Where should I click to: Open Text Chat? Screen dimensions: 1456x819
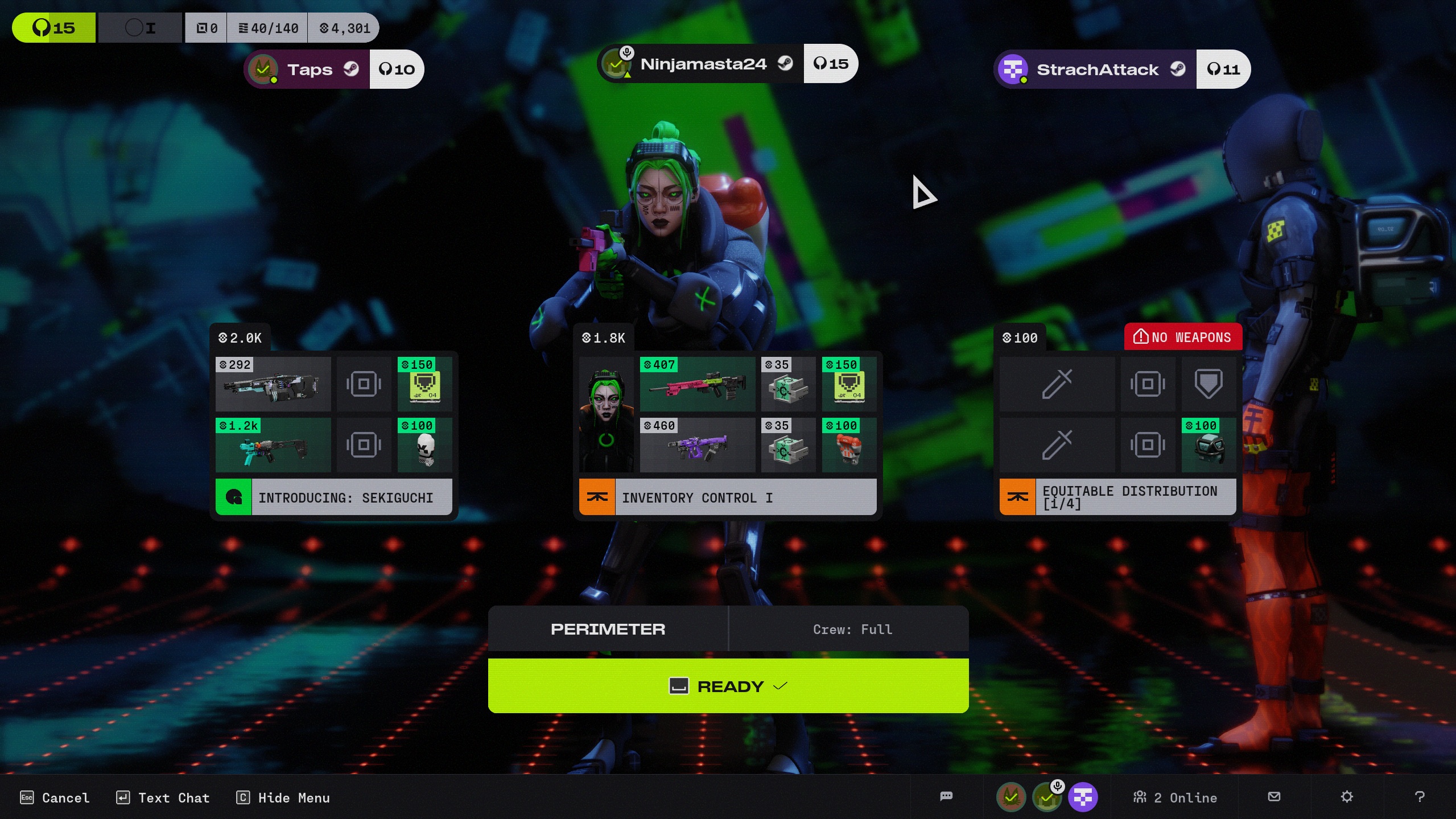click(163, 797)
